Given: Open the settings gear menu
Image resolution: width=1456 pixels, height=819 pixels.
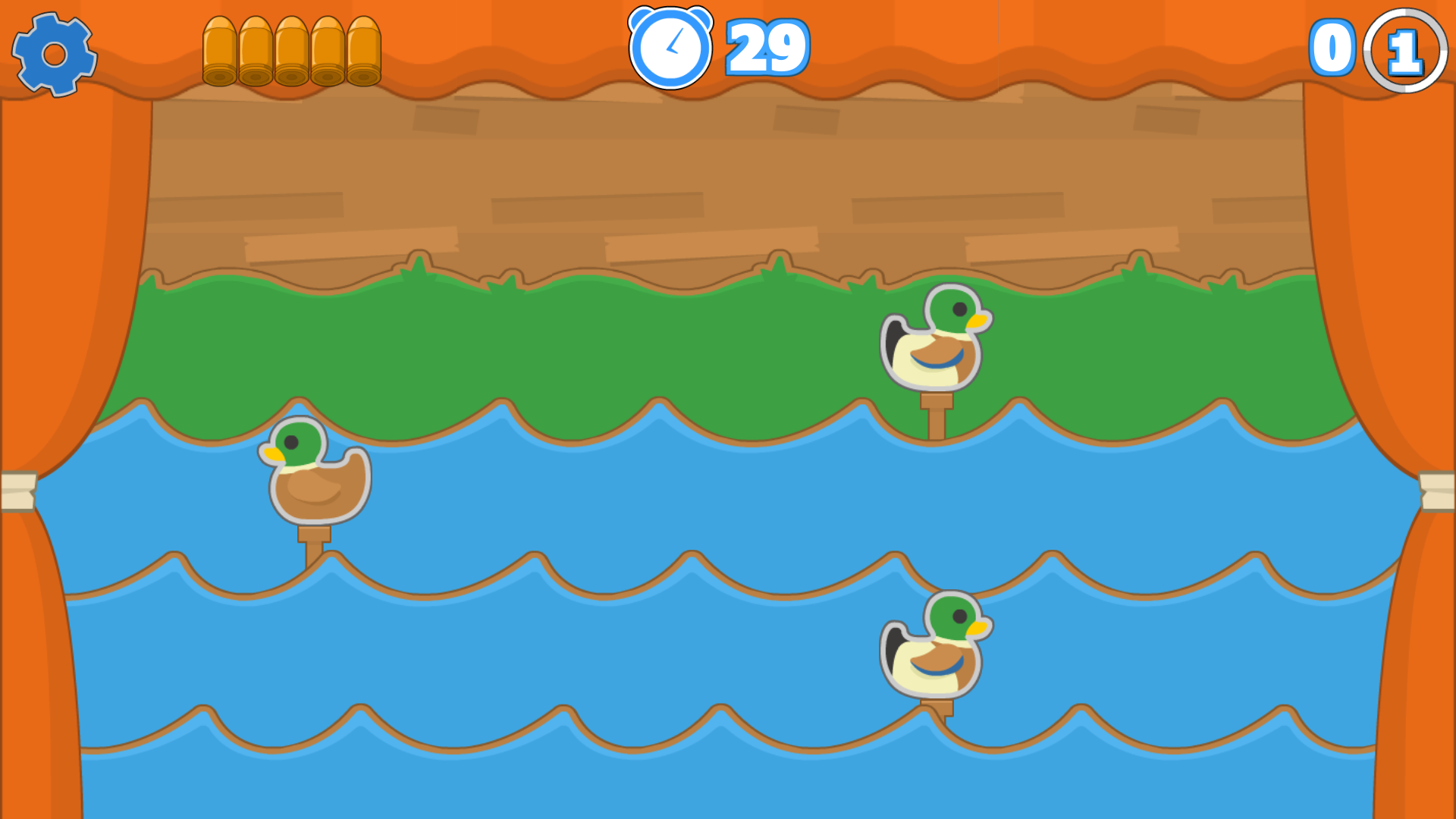Looking at the screenshot, I should 55,55.
